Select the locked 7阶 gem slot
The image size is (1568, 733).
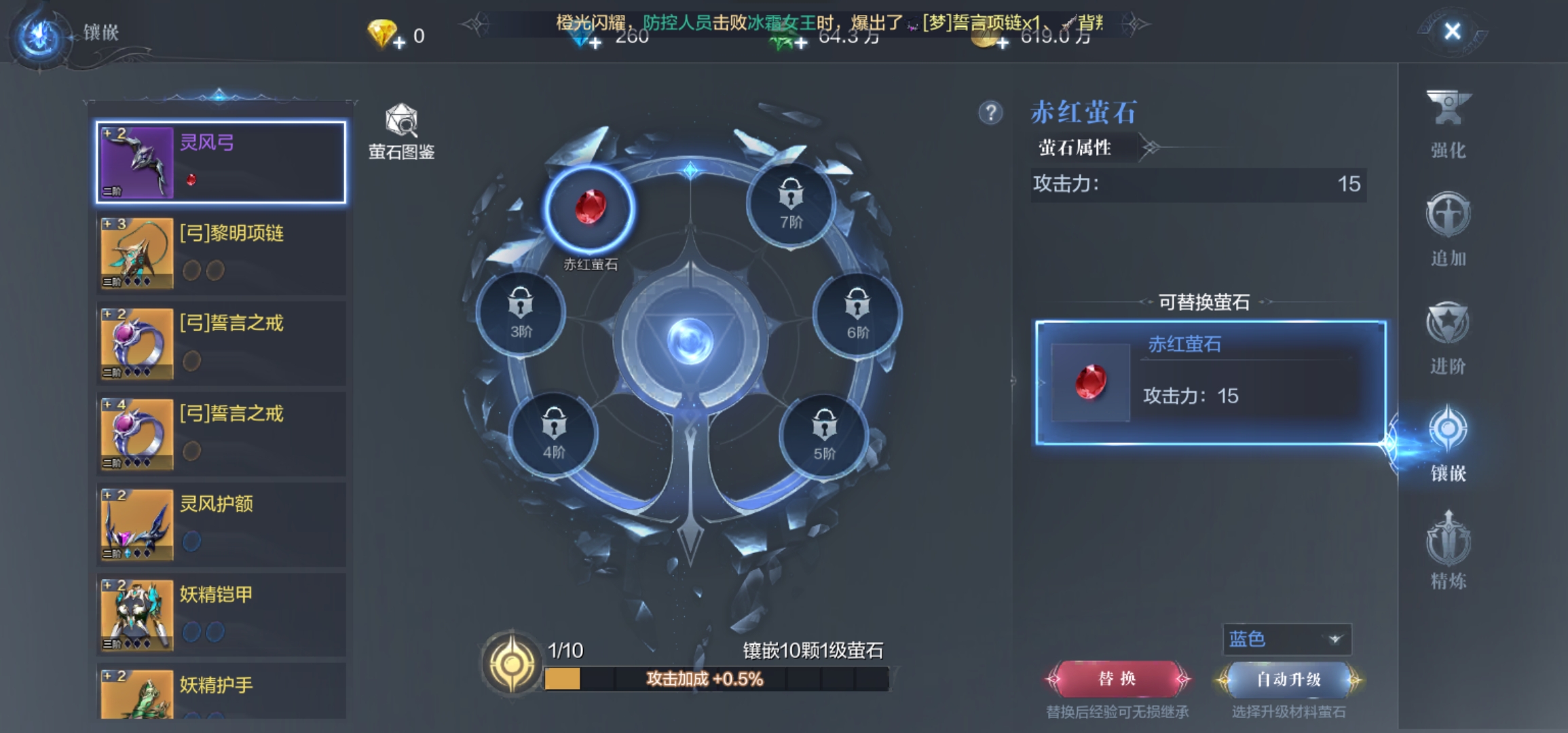click(x=793, y=204)
